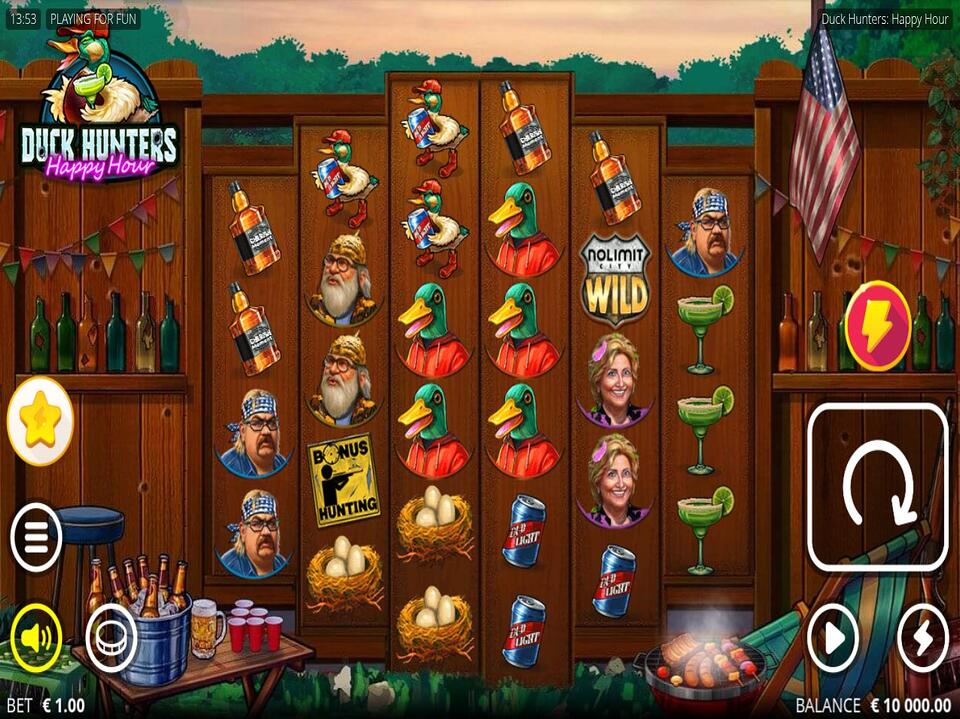
Task: Activate the red lightning bolt booster
Action: point(877,326)
